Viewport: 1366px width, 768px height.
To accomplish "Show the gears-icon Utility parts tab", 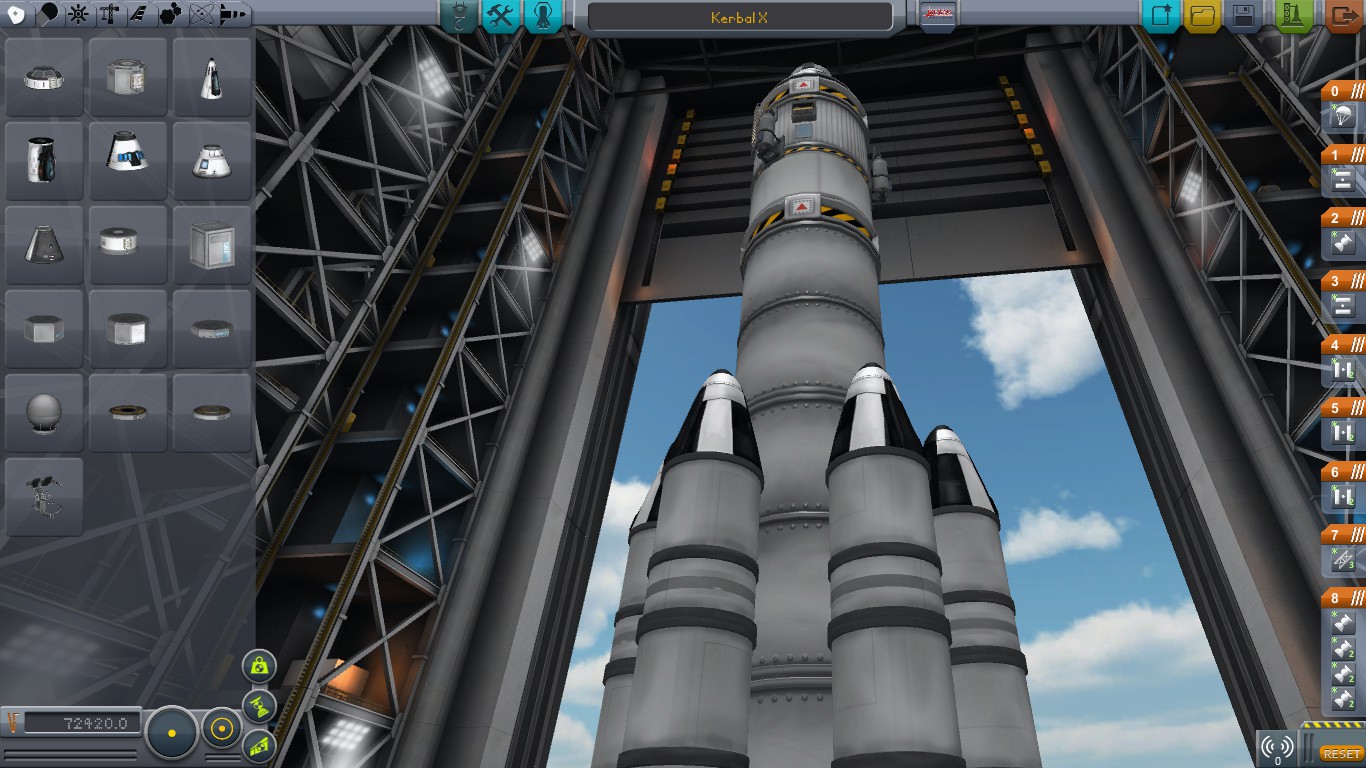I will pos(171,14).
